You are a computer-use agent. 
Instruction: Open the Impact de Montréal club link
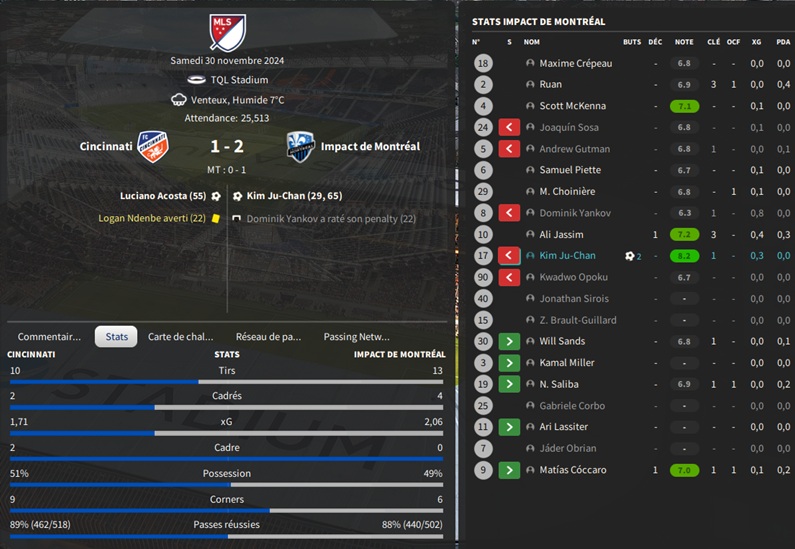370,147
